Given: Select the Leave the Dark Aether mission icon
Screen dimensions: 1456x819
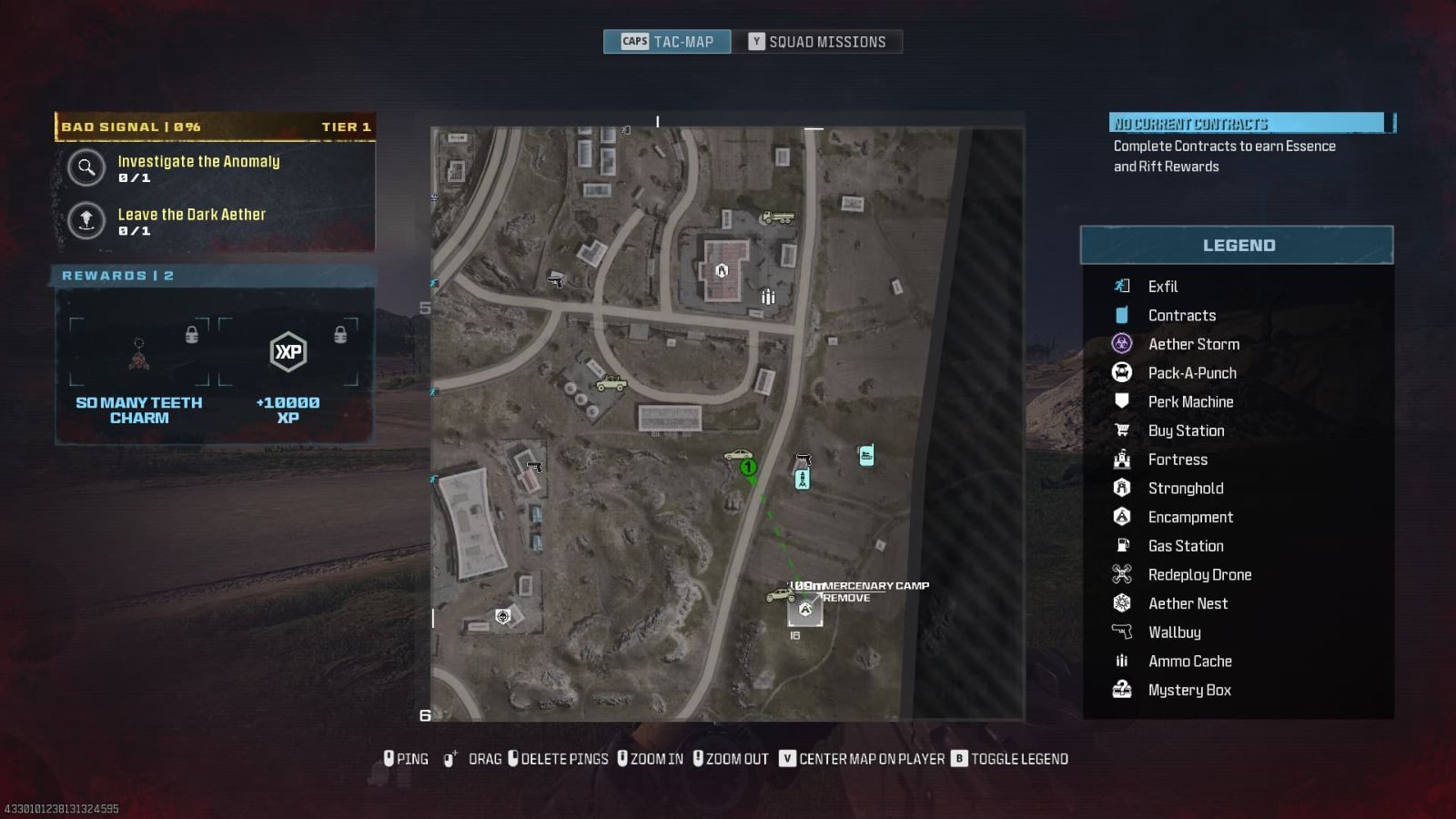Looking at the screenshot, I should click(x=86, y=221).
